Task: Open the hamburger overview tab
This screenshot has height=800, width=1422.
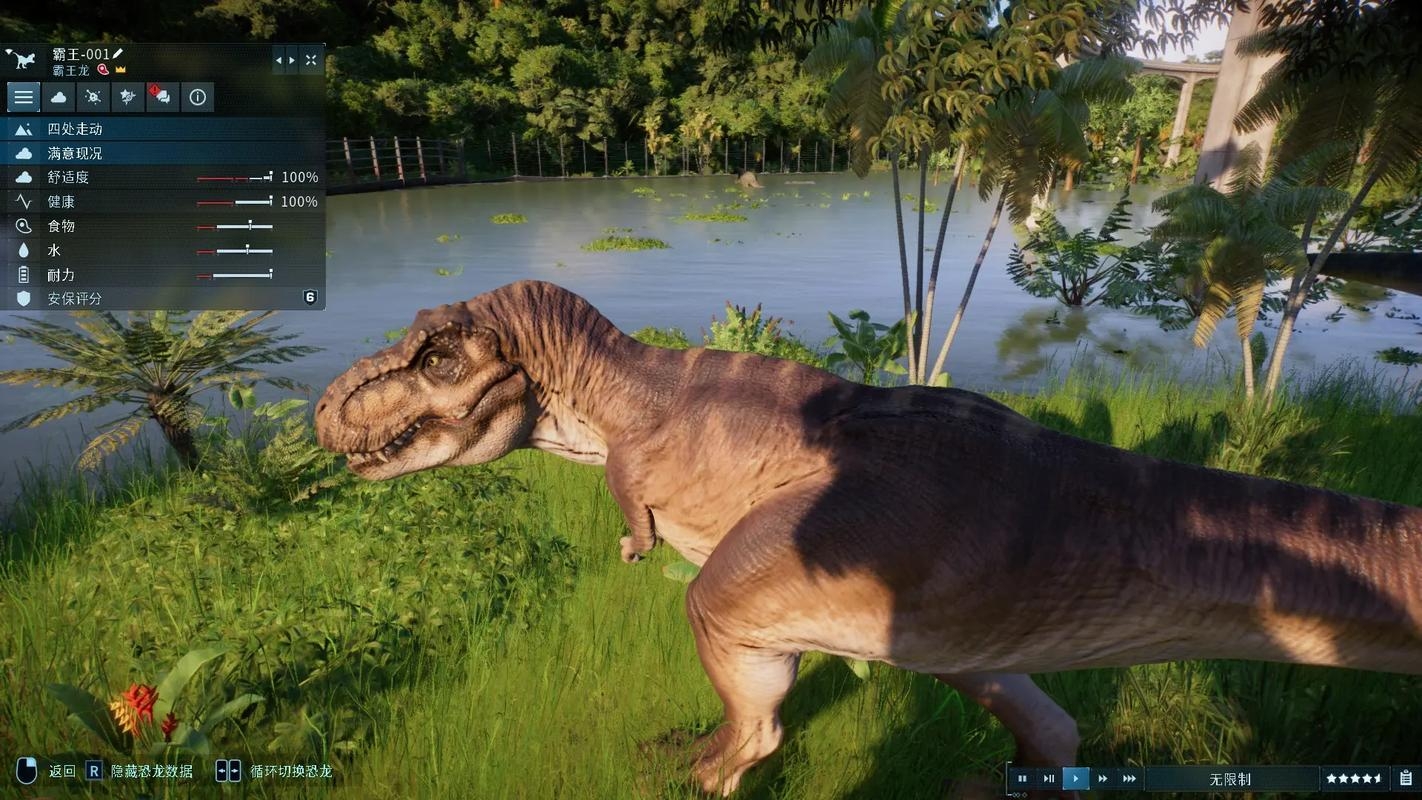Action: coord(24,97)
